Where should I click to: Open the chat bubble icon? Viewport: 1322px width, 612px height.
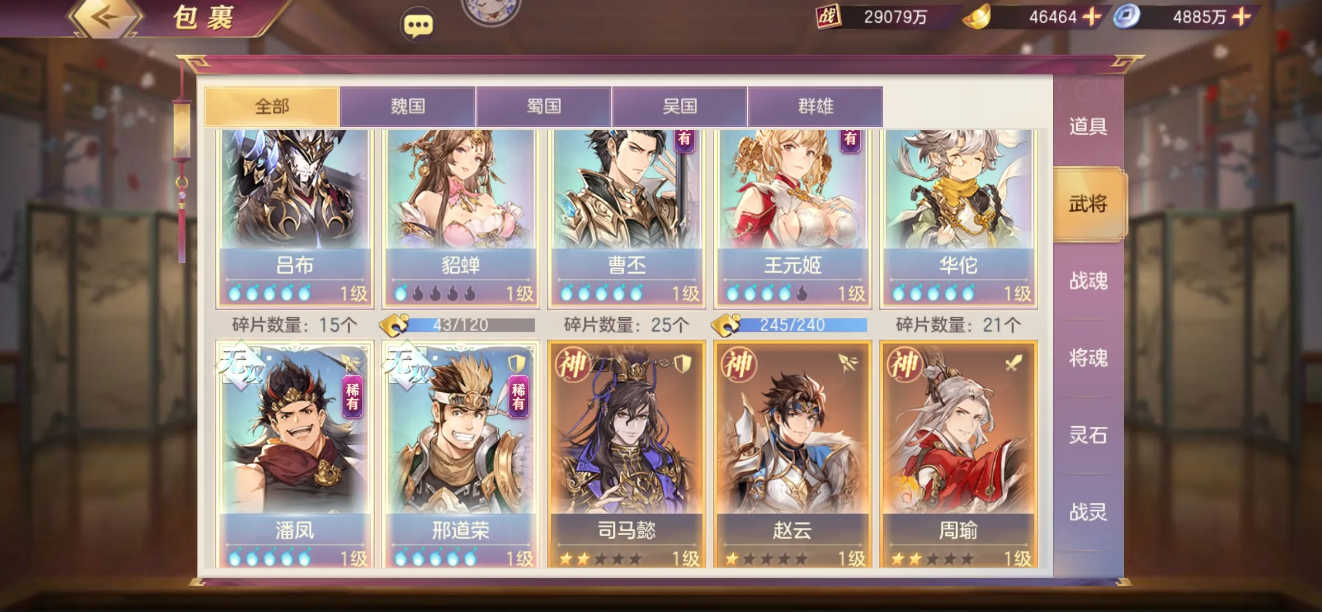tap(418, 24)
